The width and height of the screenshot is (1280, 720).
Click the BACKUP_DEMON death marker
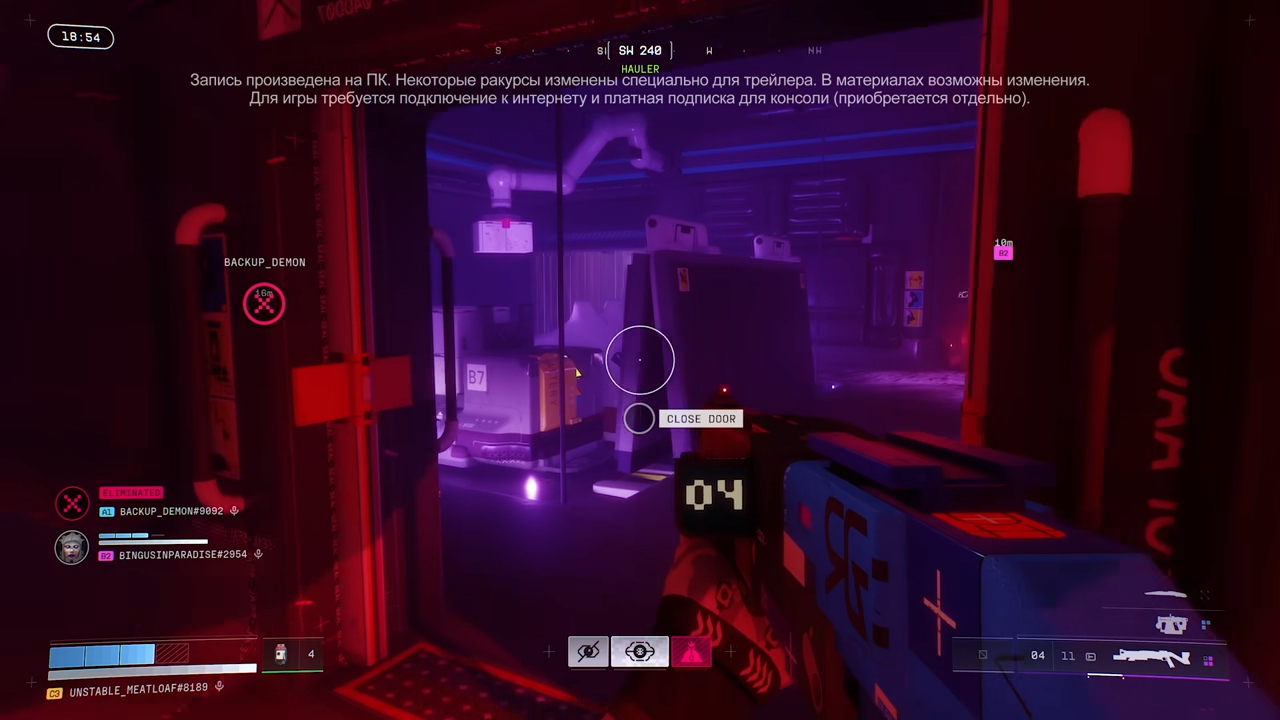[x=264, y=303]
